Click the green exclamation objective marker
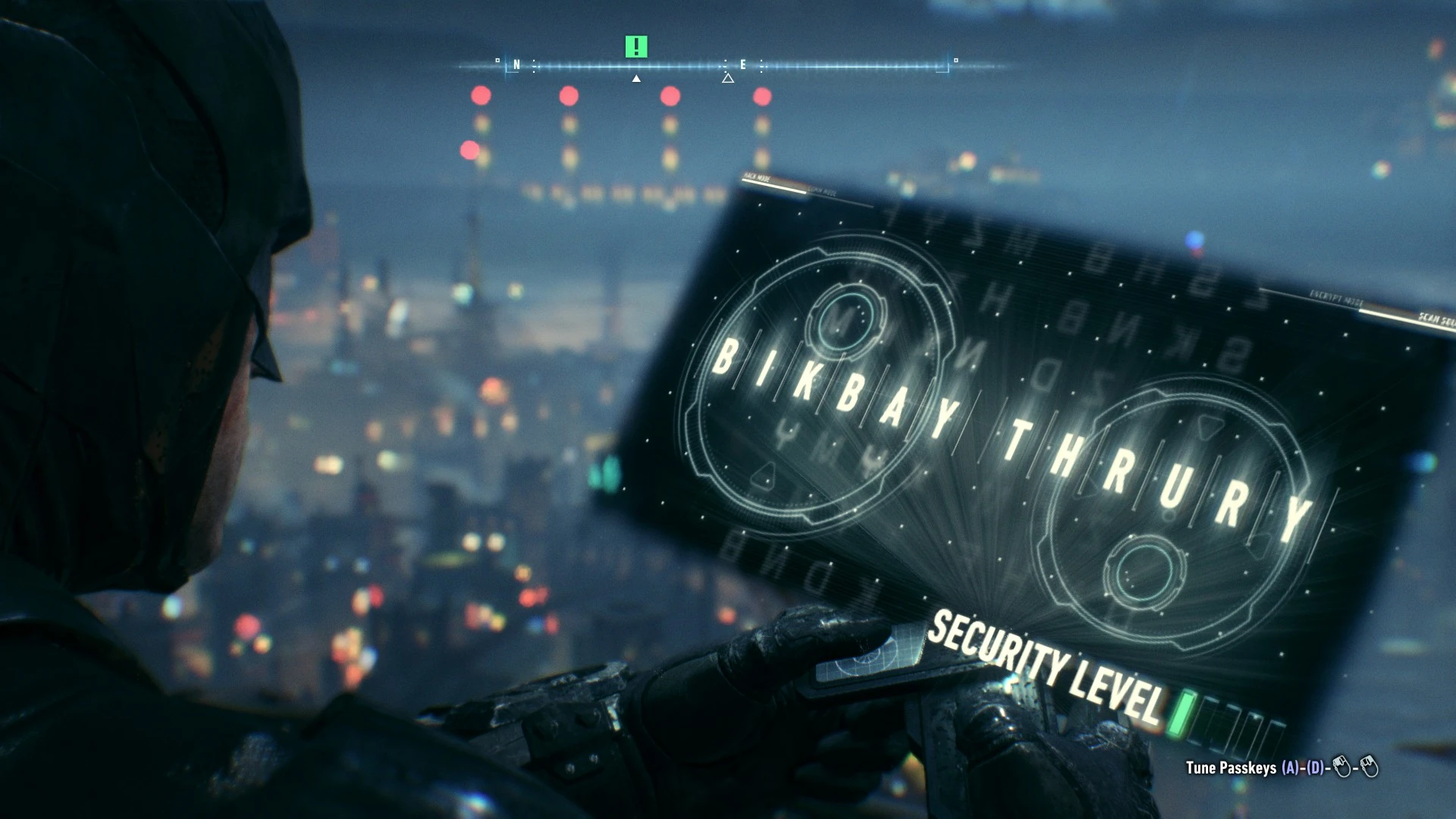This screenshot has height=819, width=1456. coord(635,46)
